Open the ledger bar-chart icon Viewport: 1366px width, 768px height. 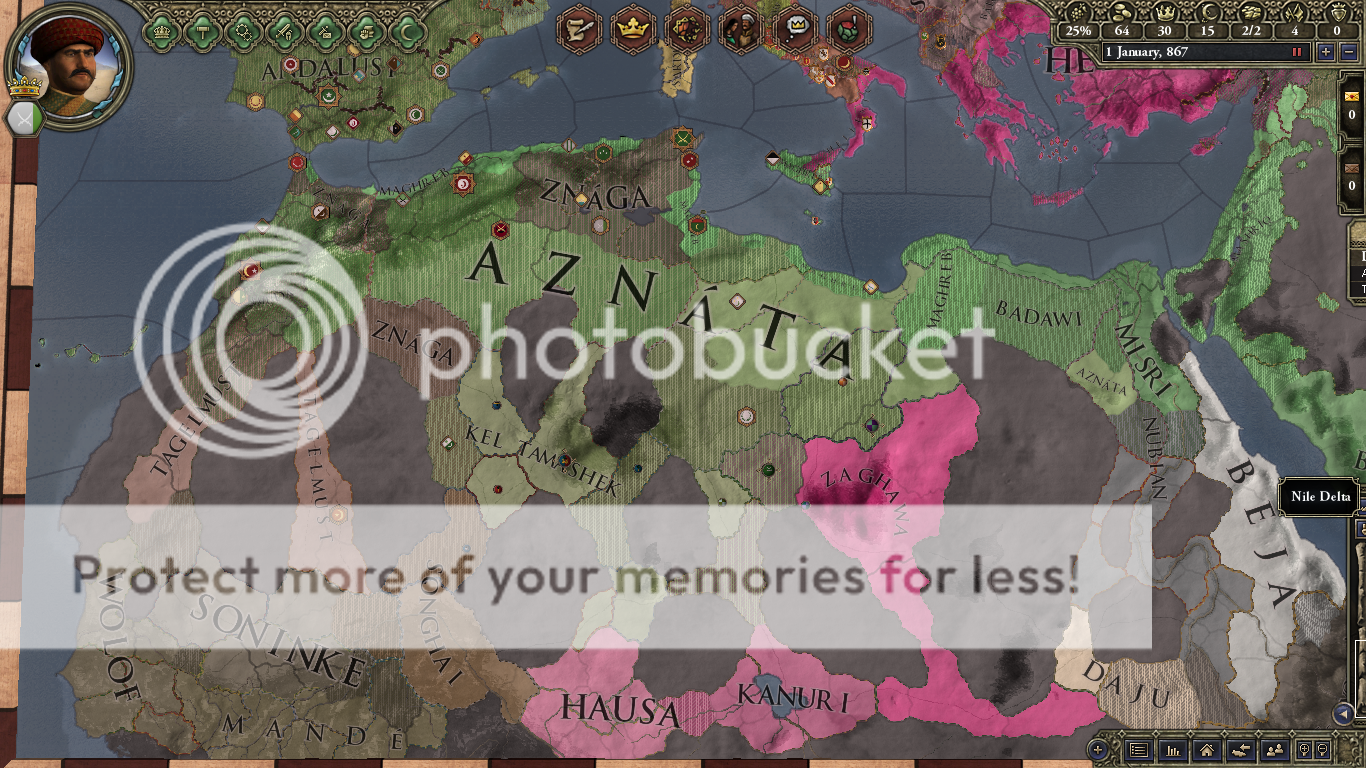pos(1172,750)
